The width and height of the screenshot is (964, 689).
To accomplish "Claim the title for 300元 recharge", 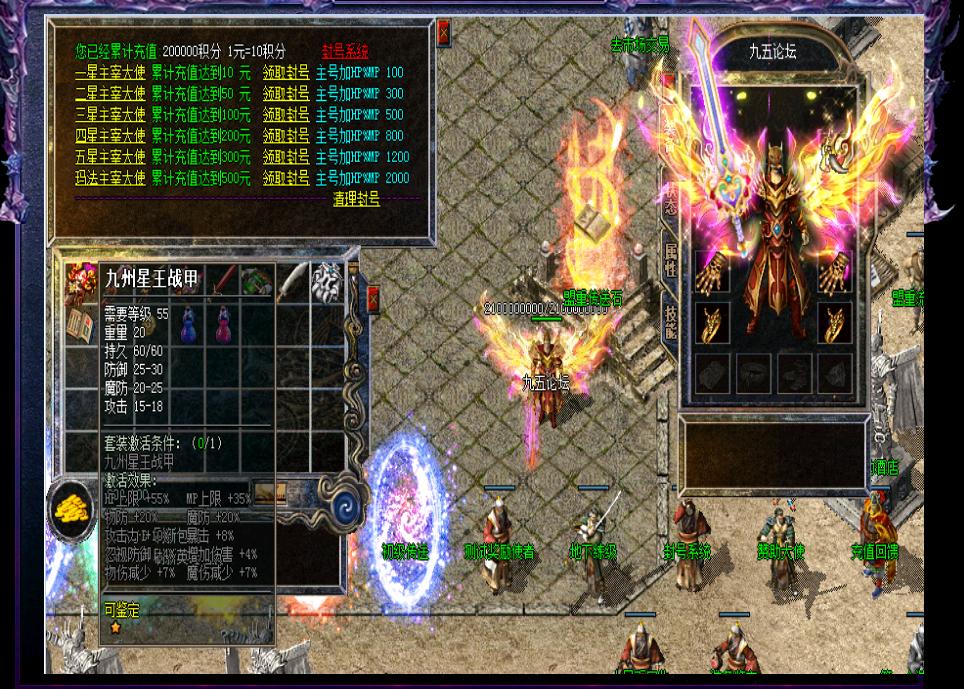I will pyautogui.click(x=285, y=157).
